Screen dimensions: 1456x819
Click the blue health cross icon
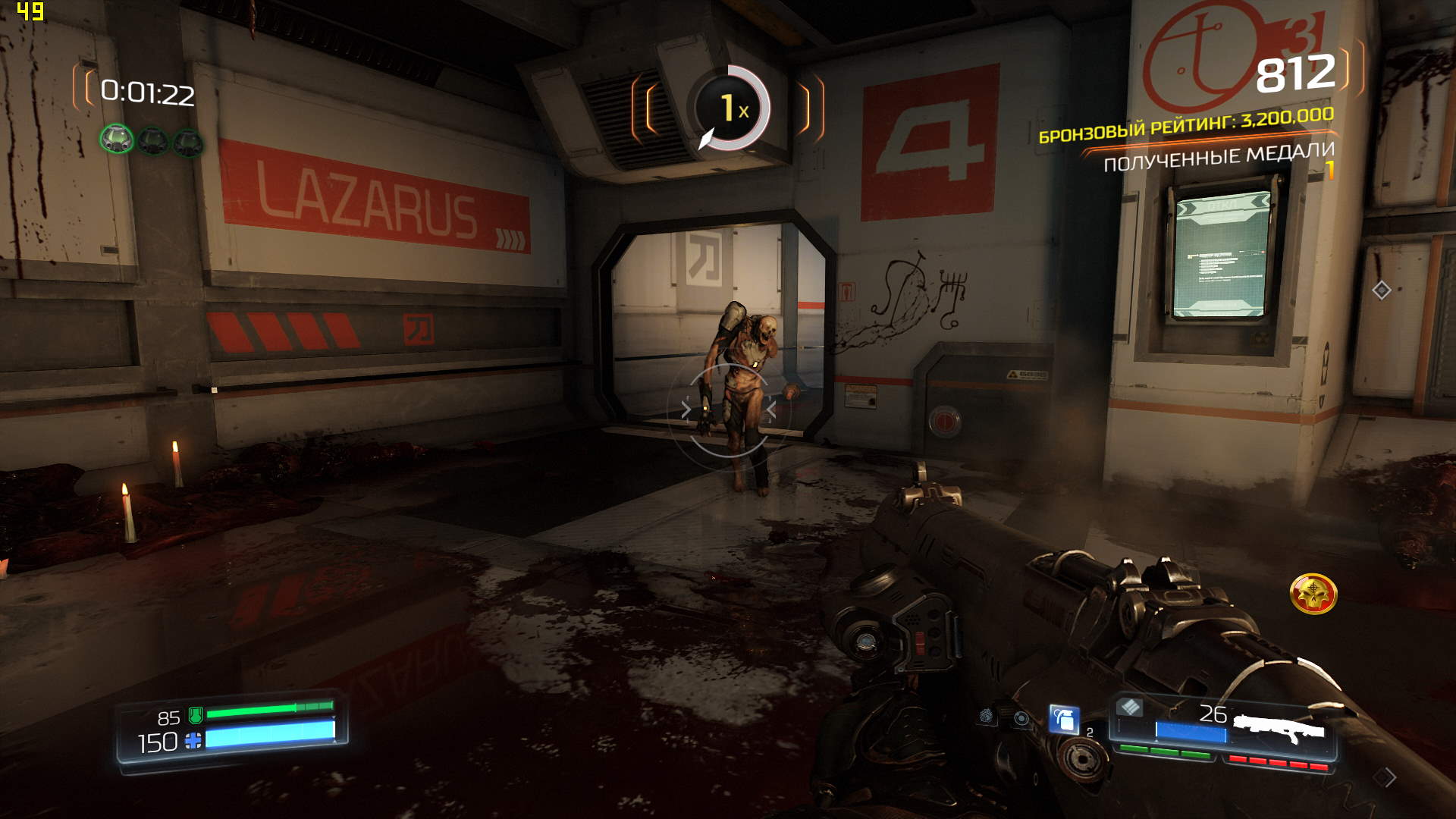point(193,741)
